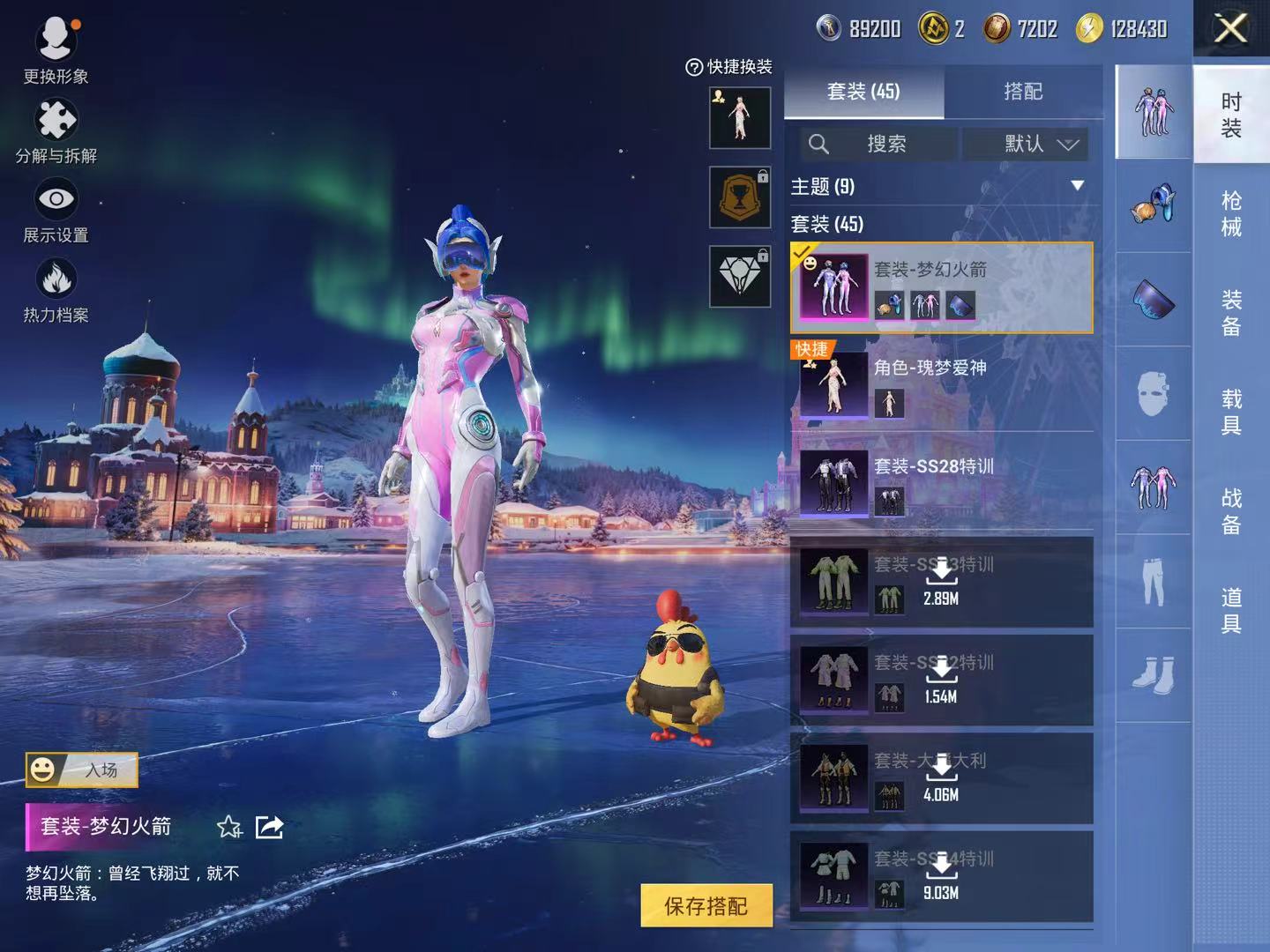
Task: Open the share arrow next to the star
Action: (268, 827)
